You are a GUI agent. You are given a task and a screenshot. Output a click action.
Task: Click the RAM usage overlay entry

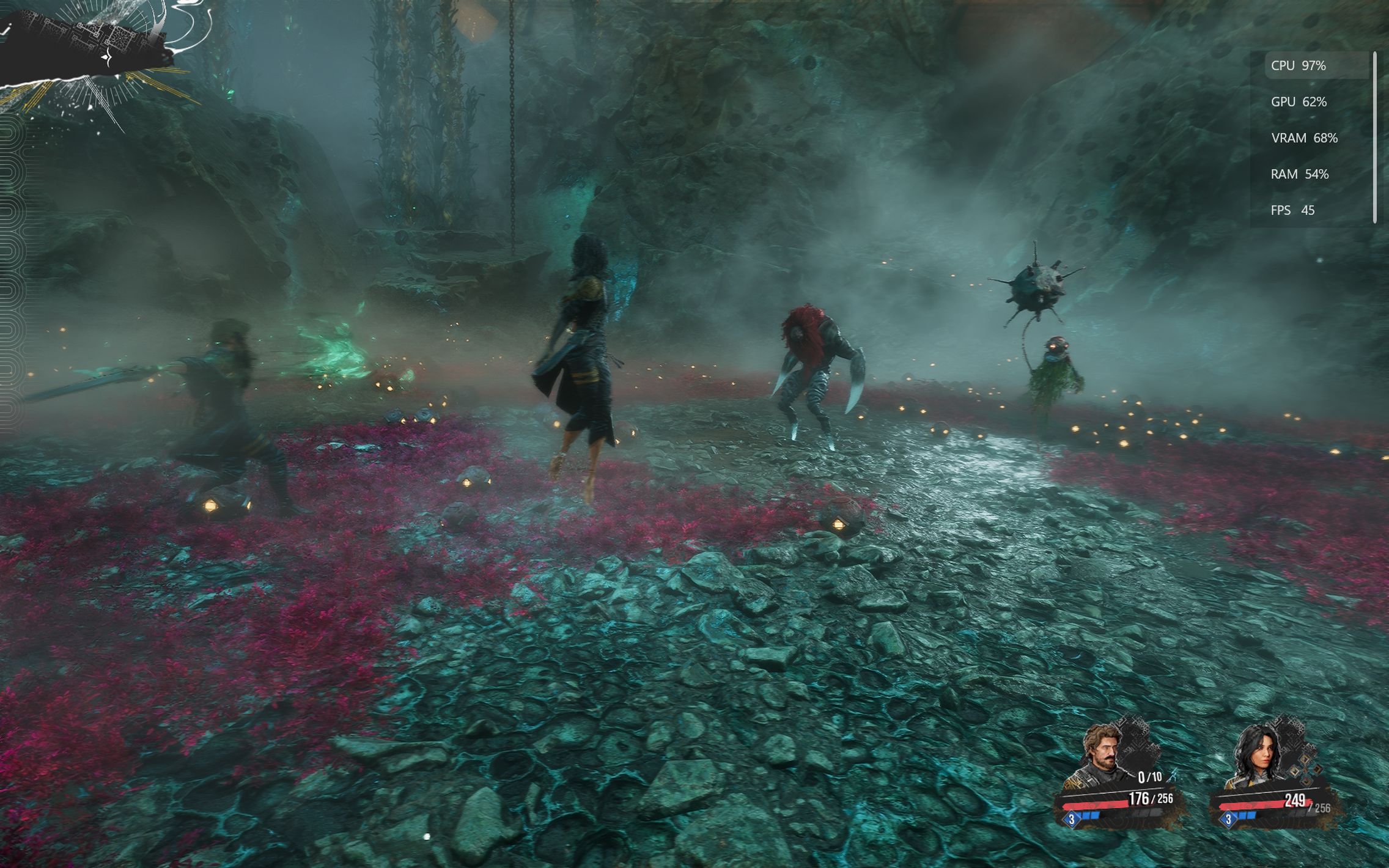point(1299,174)
